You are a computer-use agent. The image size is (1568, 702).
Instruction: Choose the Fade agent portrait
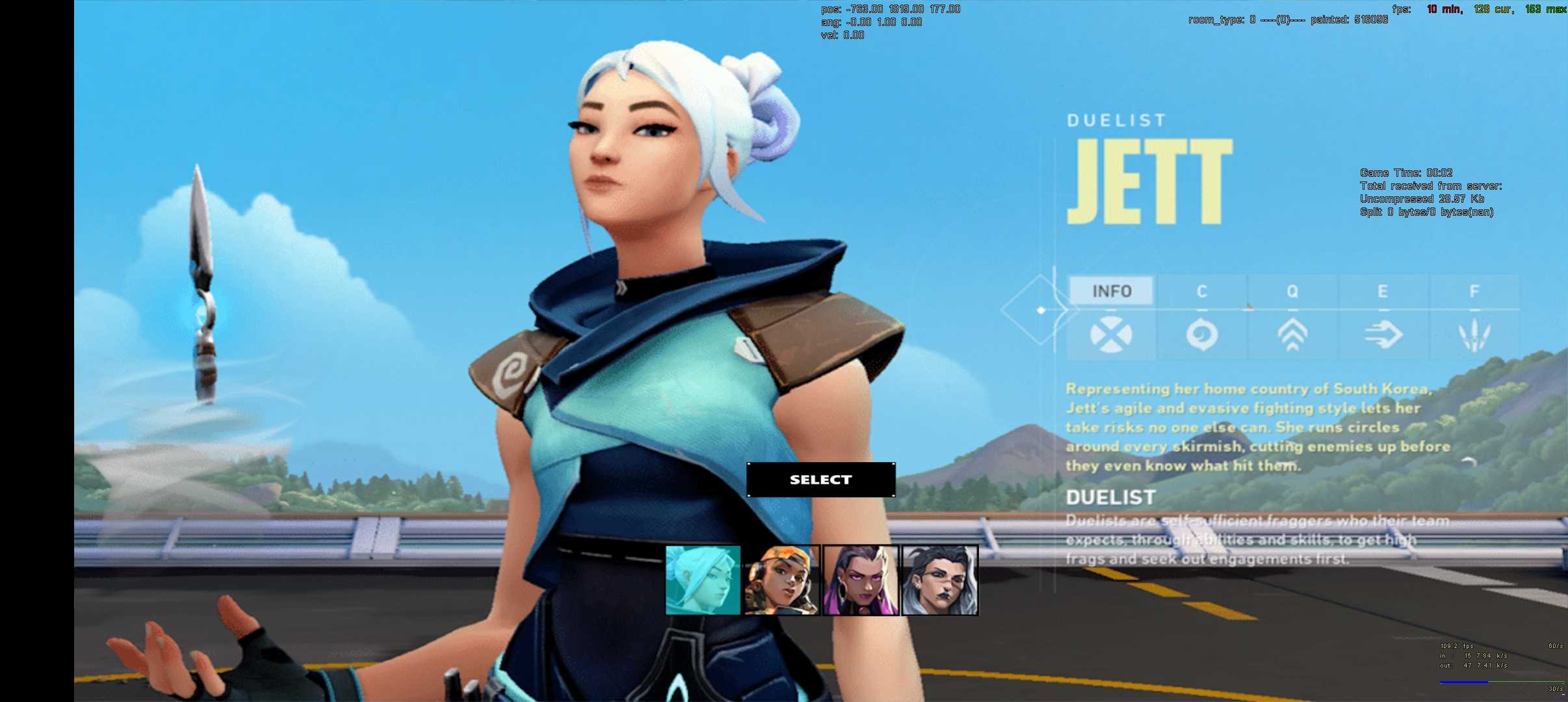pos(940,580)
